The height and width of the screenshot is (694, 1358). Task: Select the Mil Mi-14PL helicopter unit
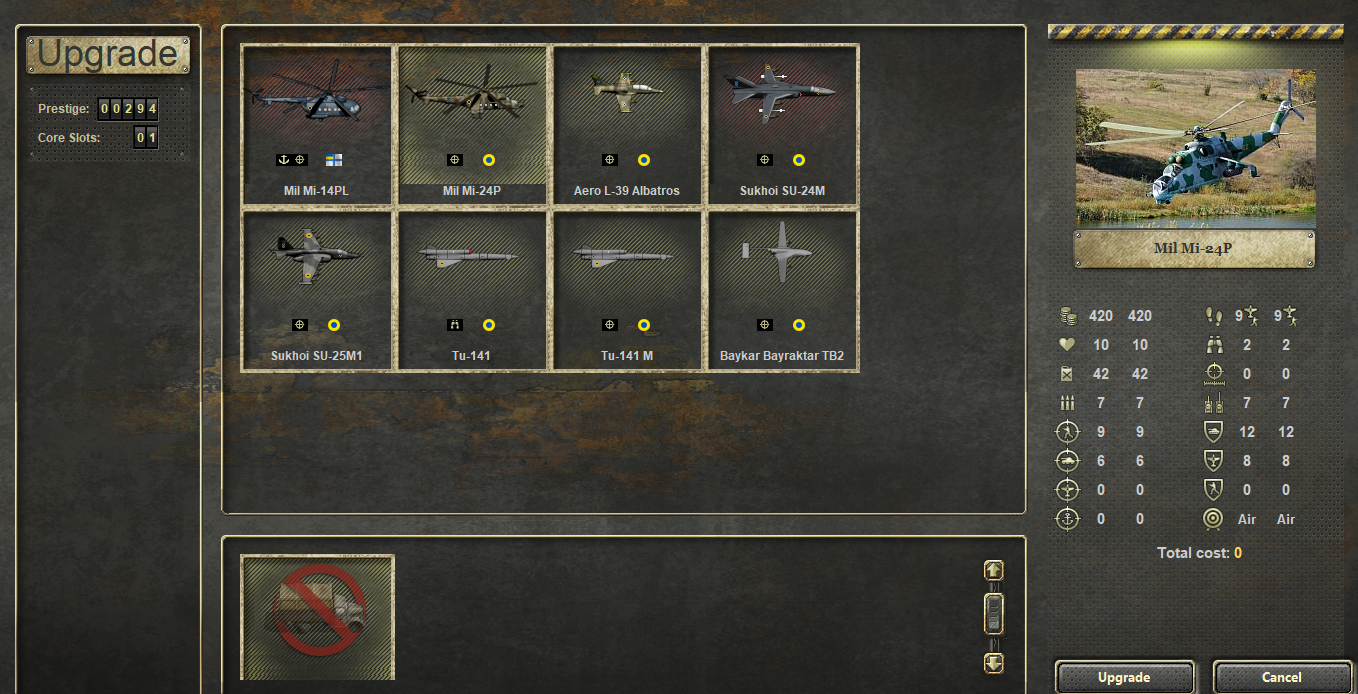pos(316,125)
